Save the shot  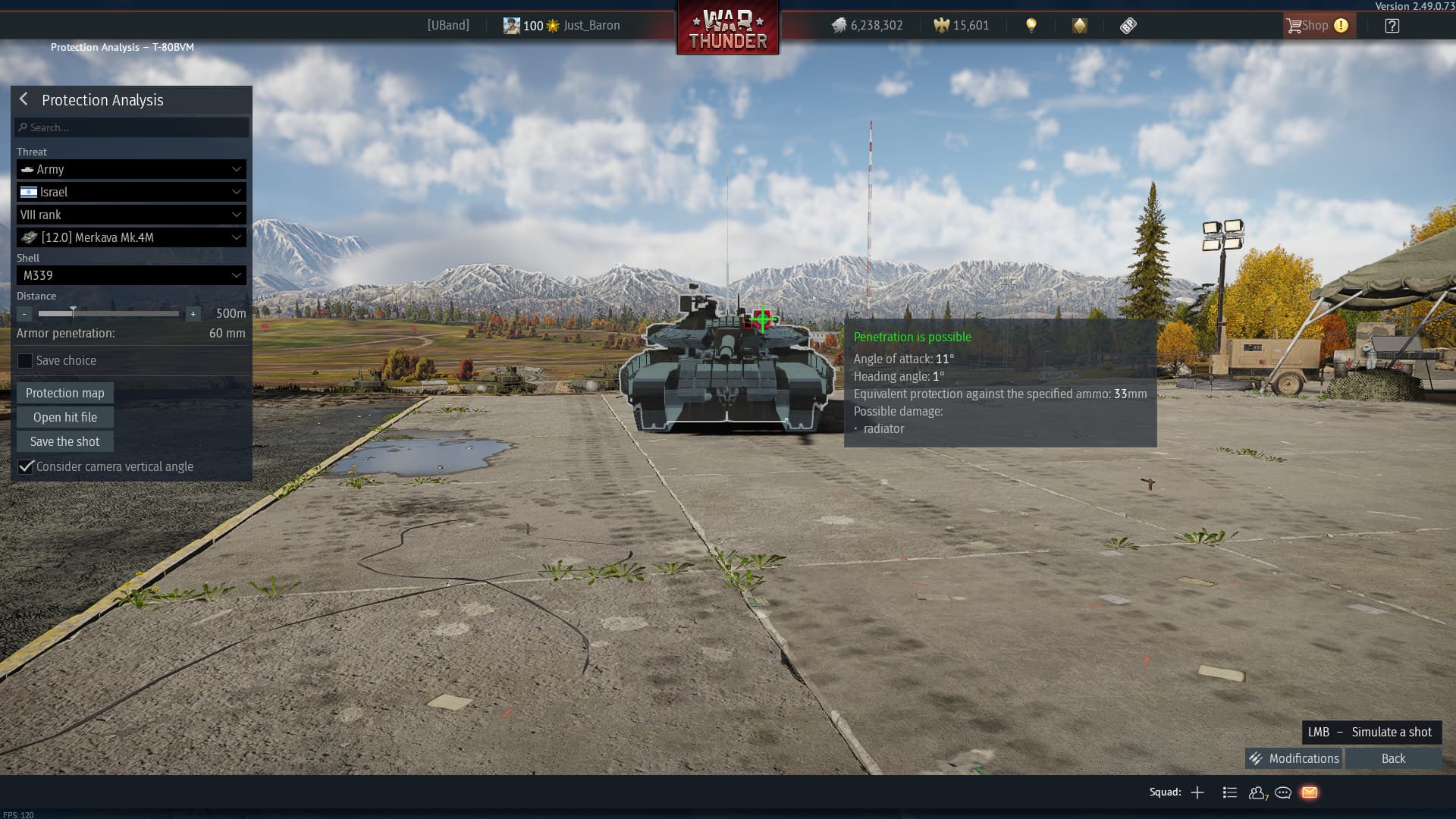[65, 441]
